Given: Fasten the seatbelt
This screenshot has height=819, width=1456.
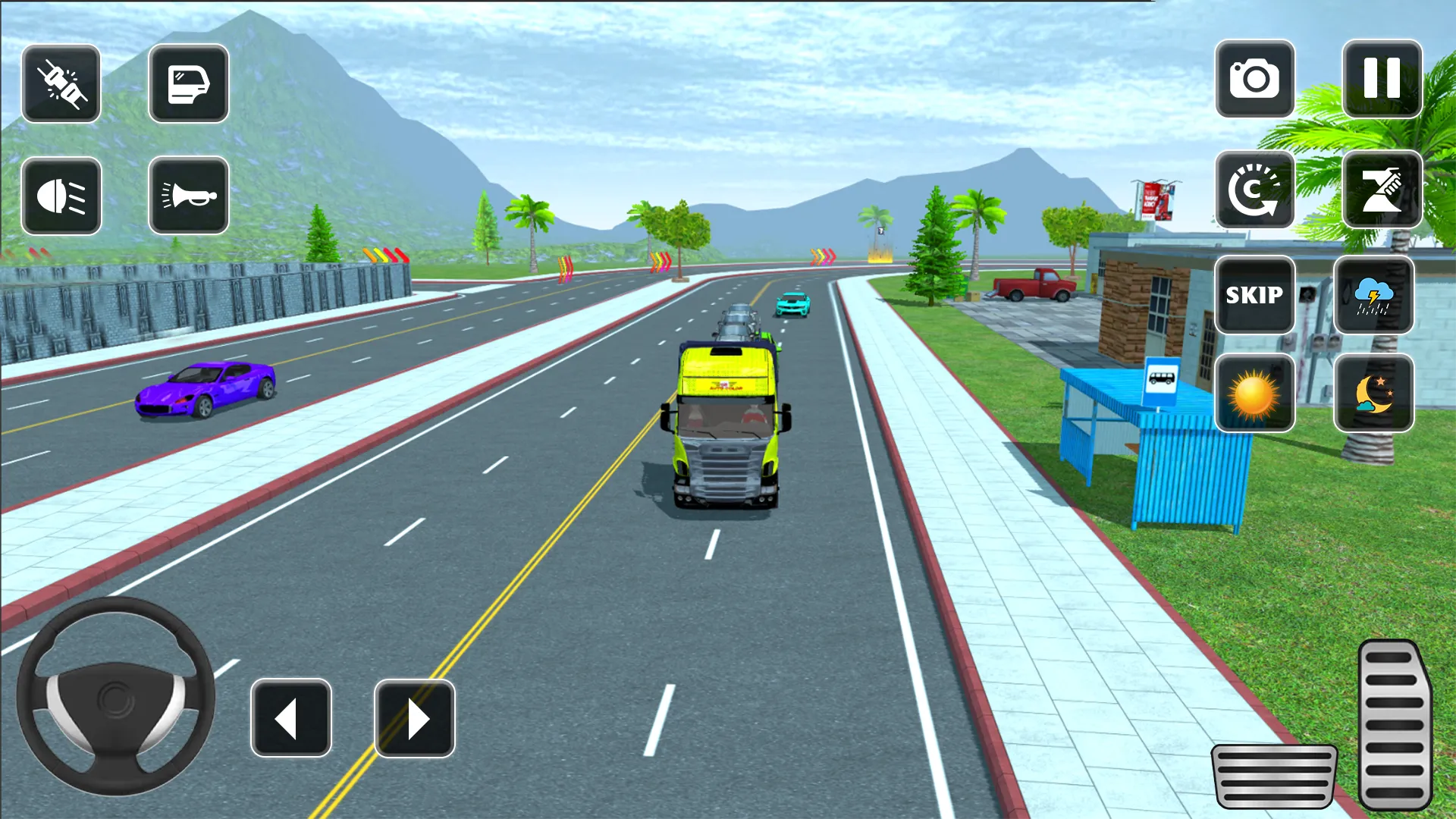Looking at the screenshot, I should coord(61,83).
